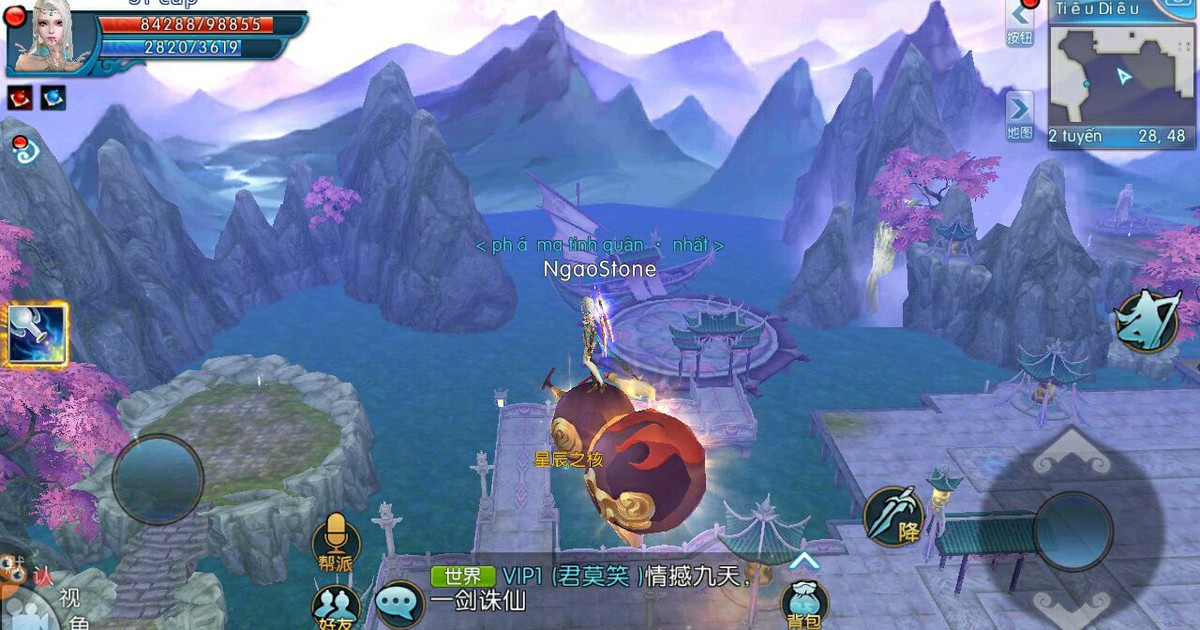Open the 好友 friends list
1200x630 pixels.
pyautogui.click(x=336, y=606)
